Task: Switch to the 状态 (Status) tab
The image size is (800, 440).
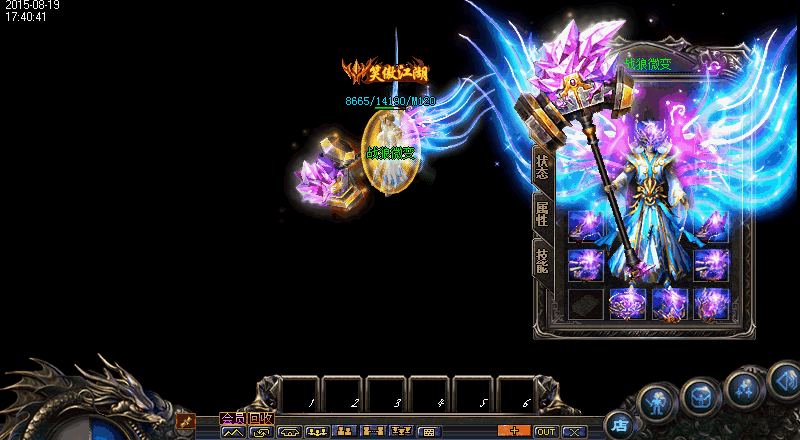Action: [542, 166]
